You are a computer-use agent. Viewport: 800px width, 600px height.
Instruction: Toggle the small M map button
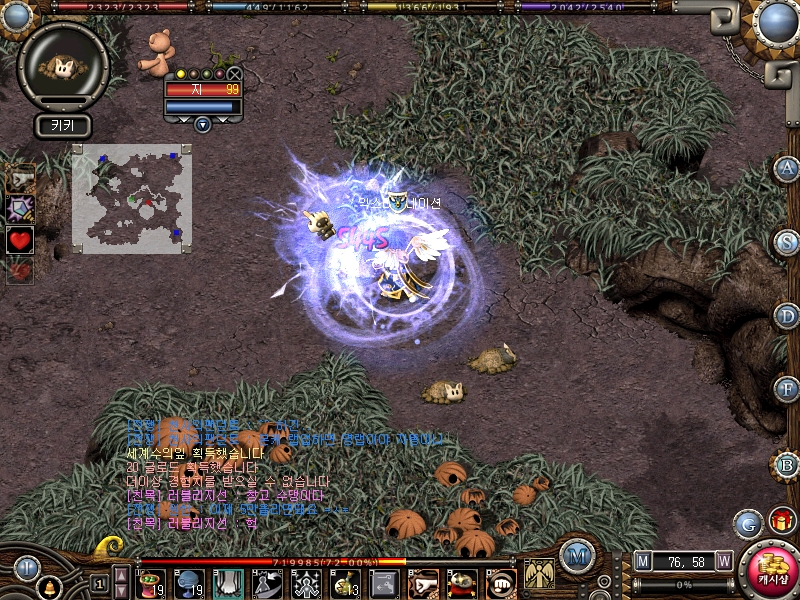point(642,560)
